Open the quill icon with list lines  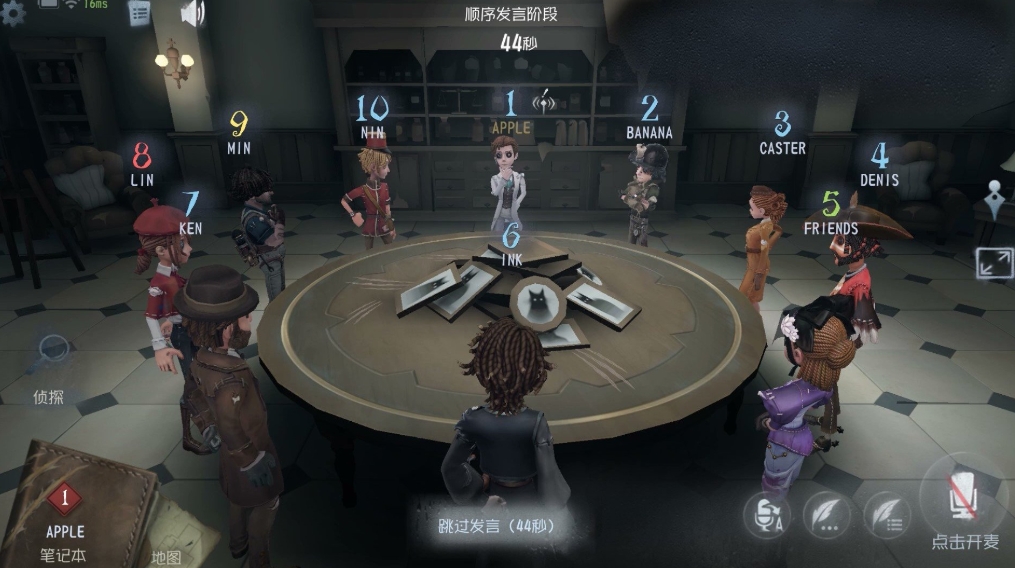(x=886, y=515)
